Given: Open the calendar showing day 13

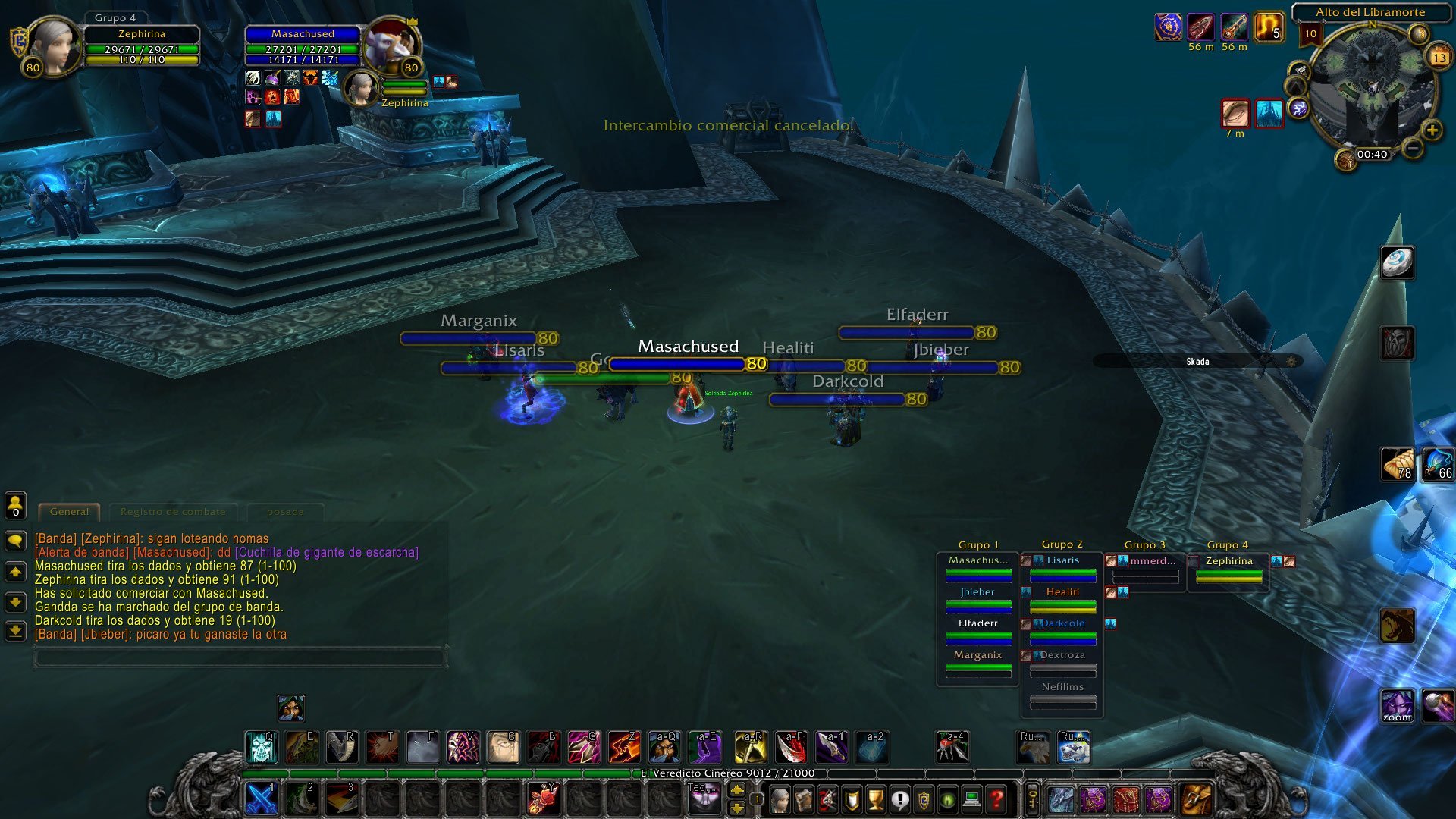Looking at the screenshot, I should pos(1439,58).
